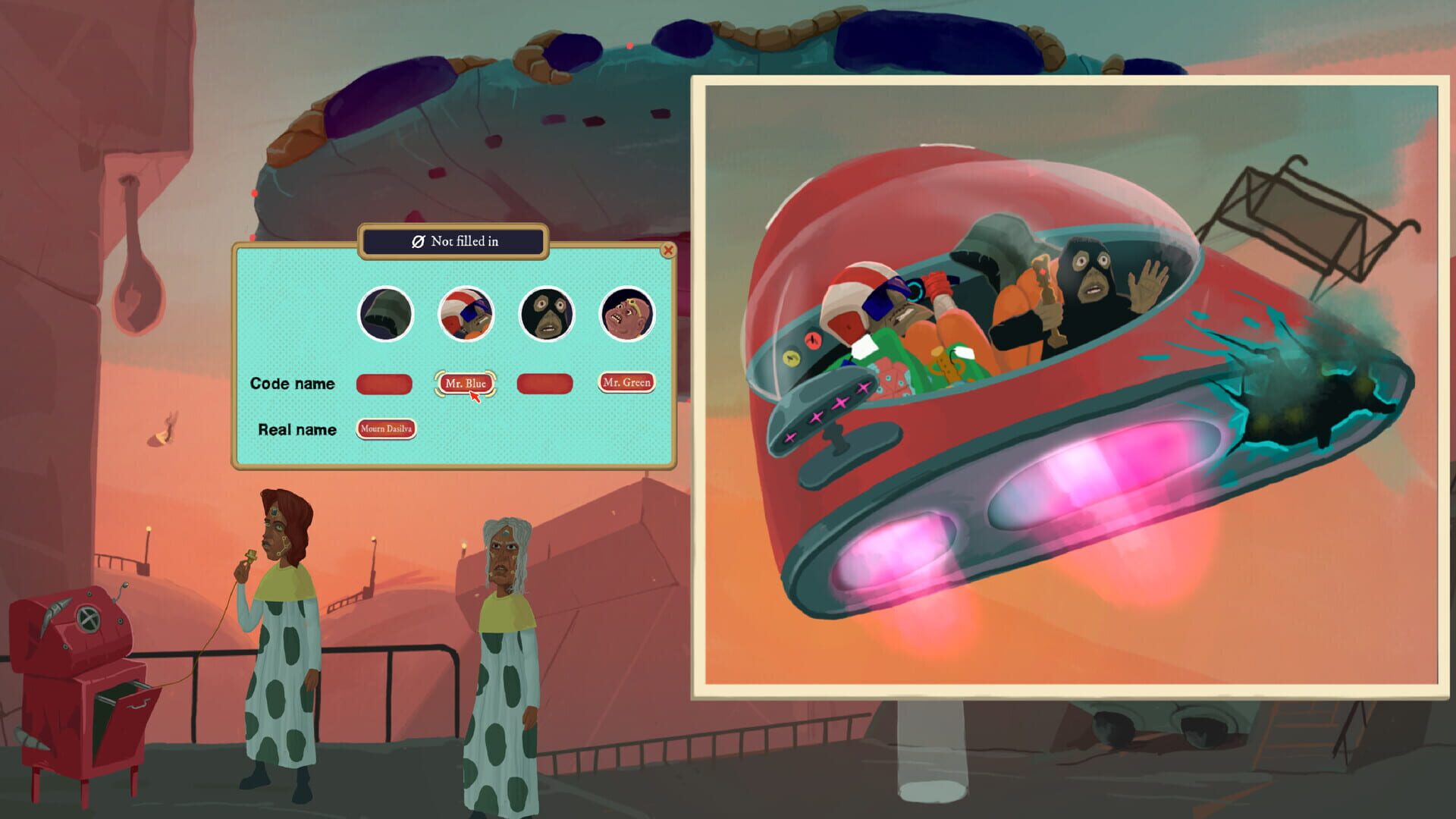
Task: Select the Mr. Blue code name tag
Action: [466, 383]
